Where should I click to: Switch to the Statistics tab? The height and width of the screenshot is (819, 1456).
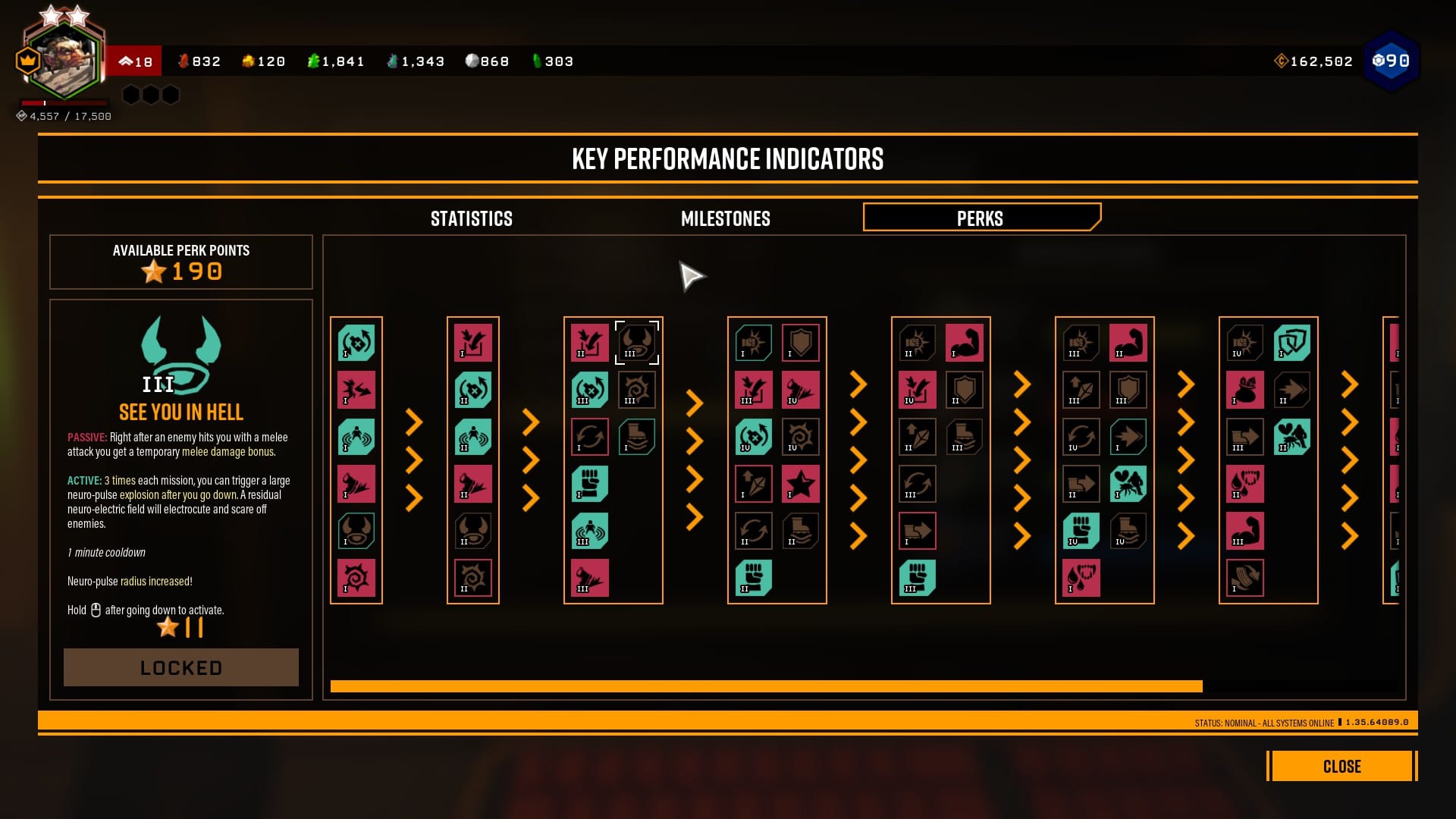(471, 219)
